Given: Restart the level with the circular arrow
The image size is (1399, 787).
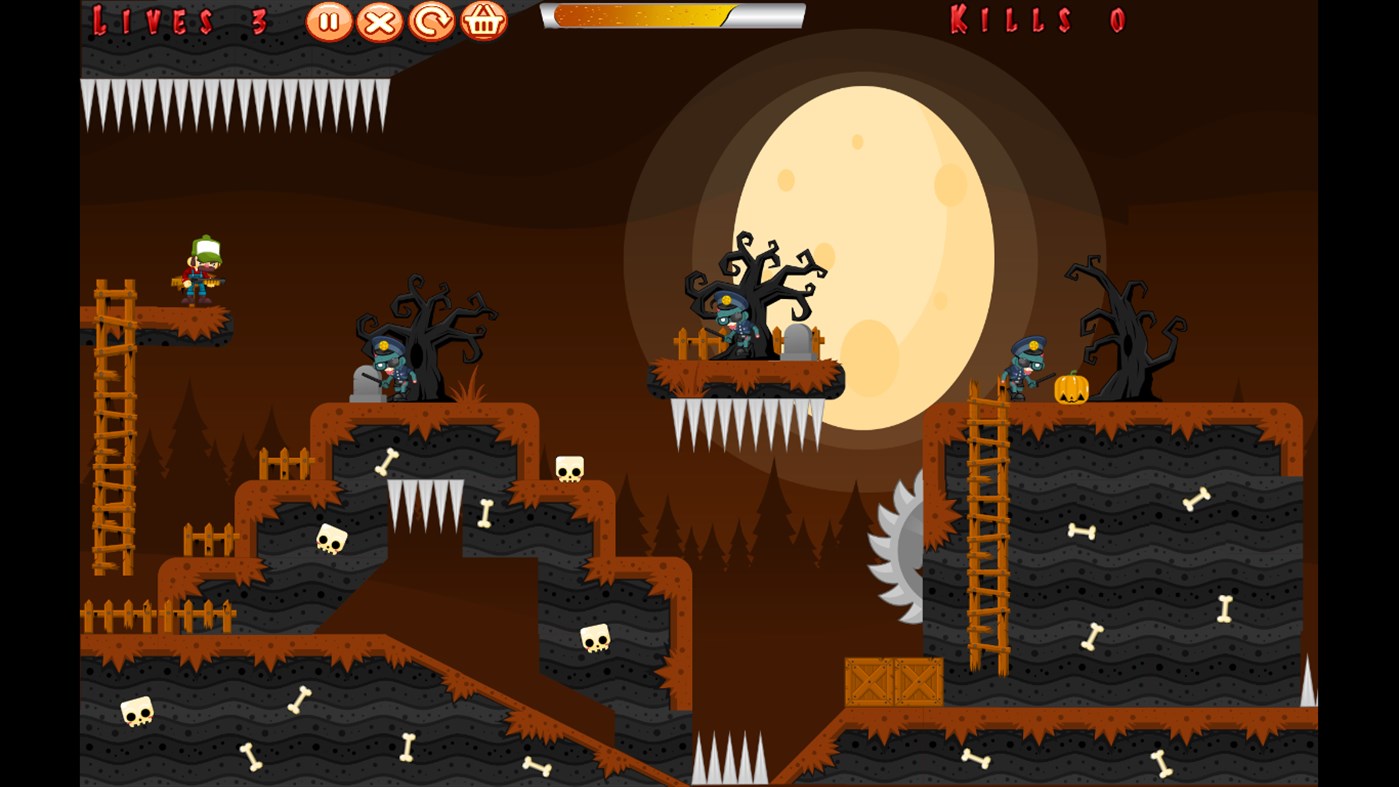Looking at the screenshot, I should point(430,20).
